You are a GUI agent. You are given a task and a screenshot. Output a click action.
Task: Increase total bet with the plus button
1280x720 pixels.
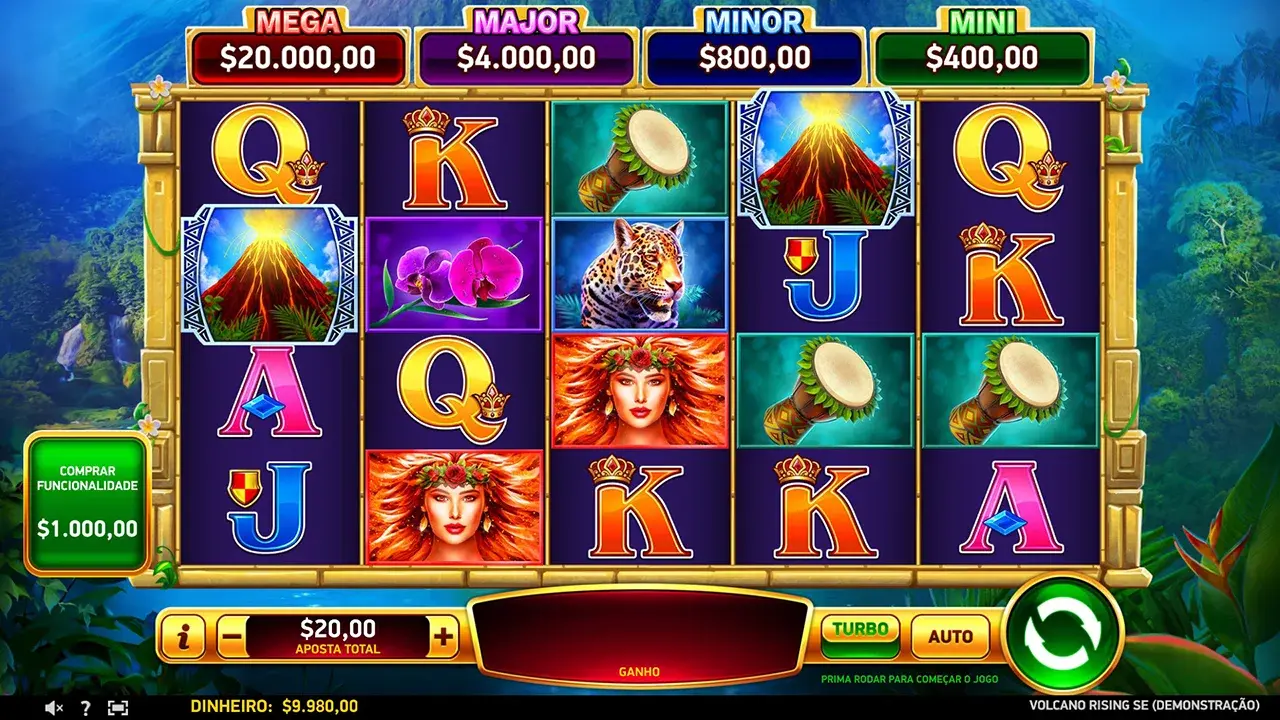pyautogui.click(x=443, y=636)
